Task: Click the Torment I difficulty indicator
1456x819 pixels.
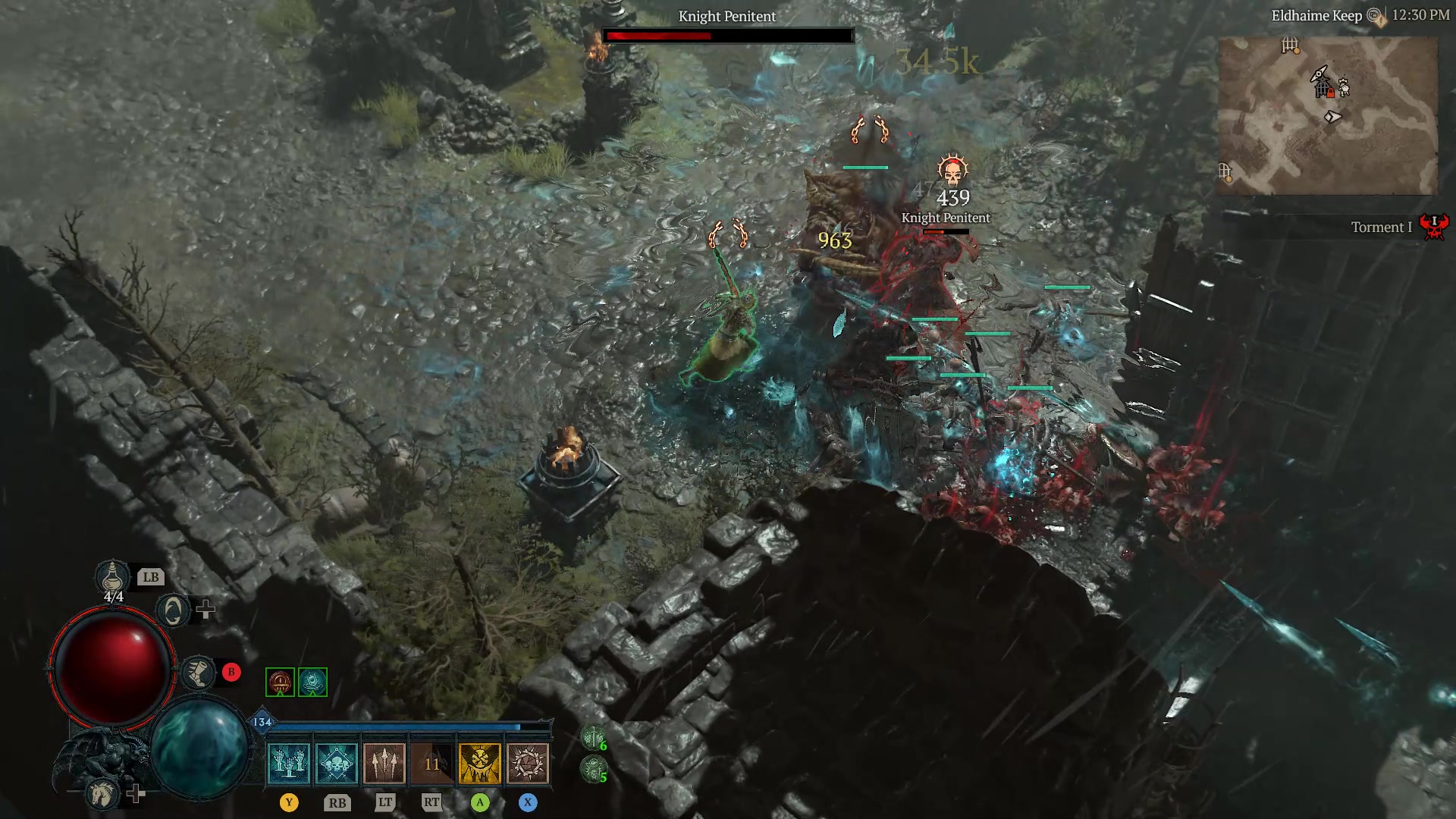Action: pos(1382,227)
